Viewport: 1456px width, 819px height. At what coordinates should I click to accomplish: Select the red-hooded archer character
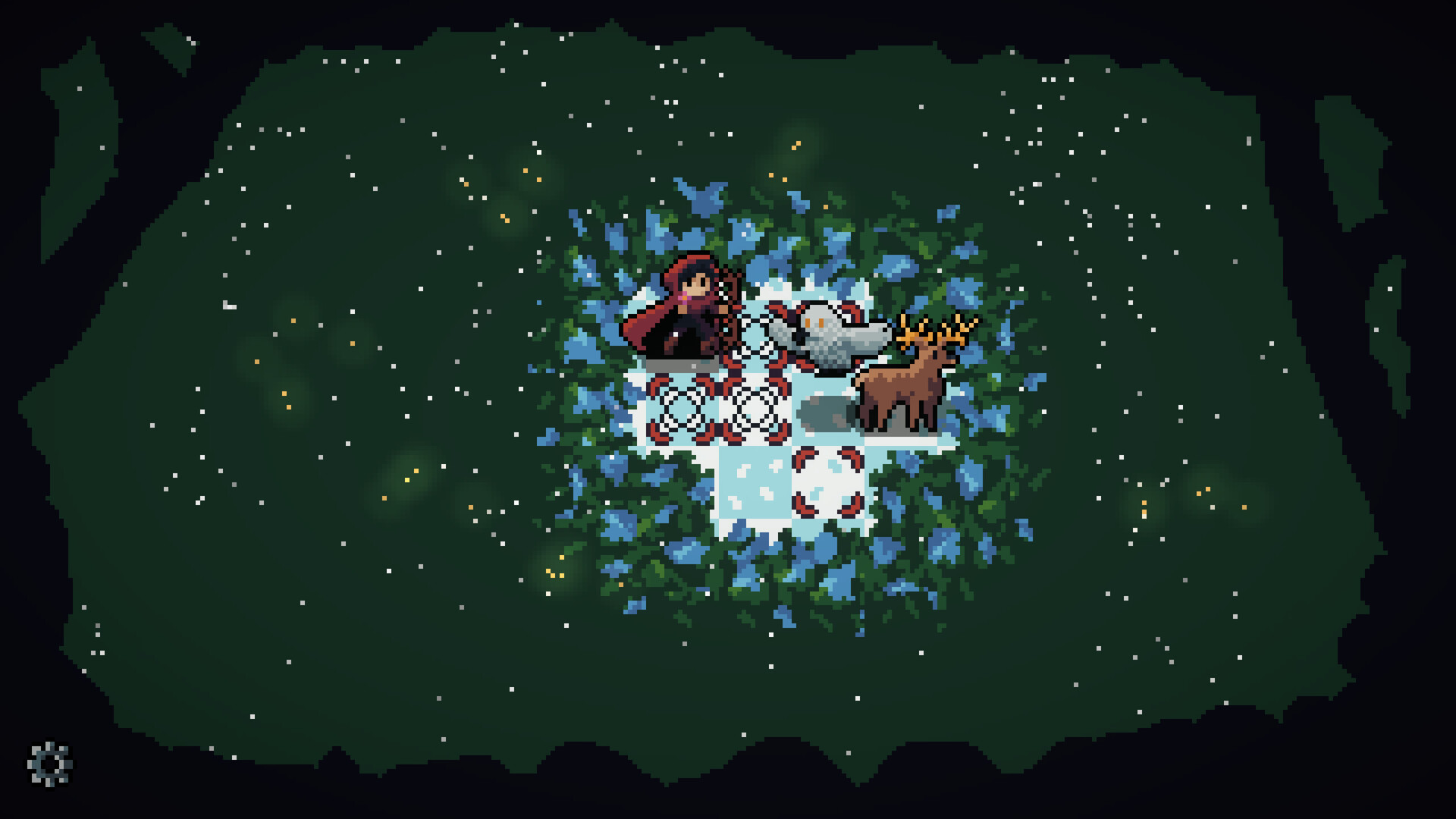(x=686, y=303)
